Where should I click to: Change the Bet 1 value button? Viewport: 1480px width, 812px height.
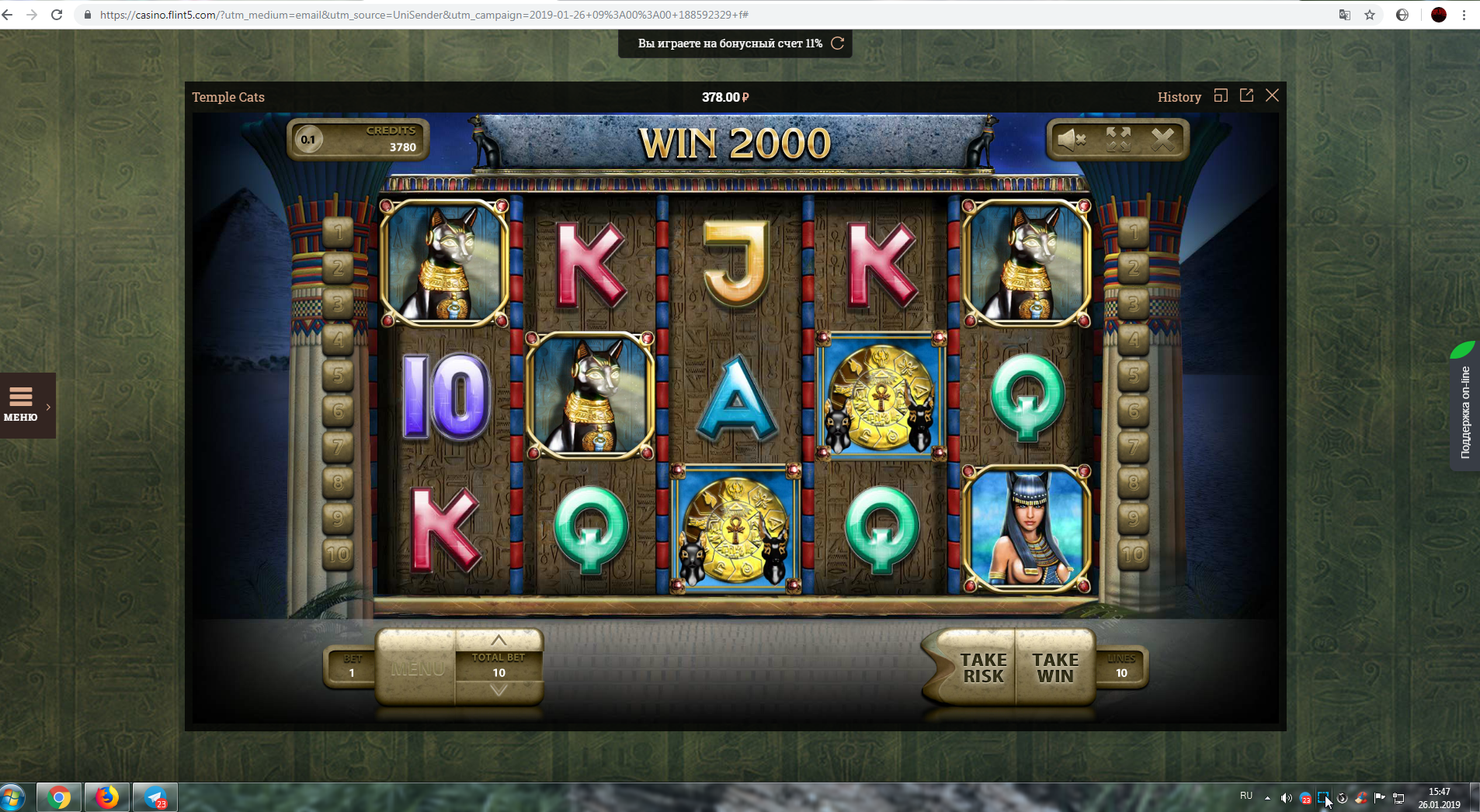tap(352, 667)
